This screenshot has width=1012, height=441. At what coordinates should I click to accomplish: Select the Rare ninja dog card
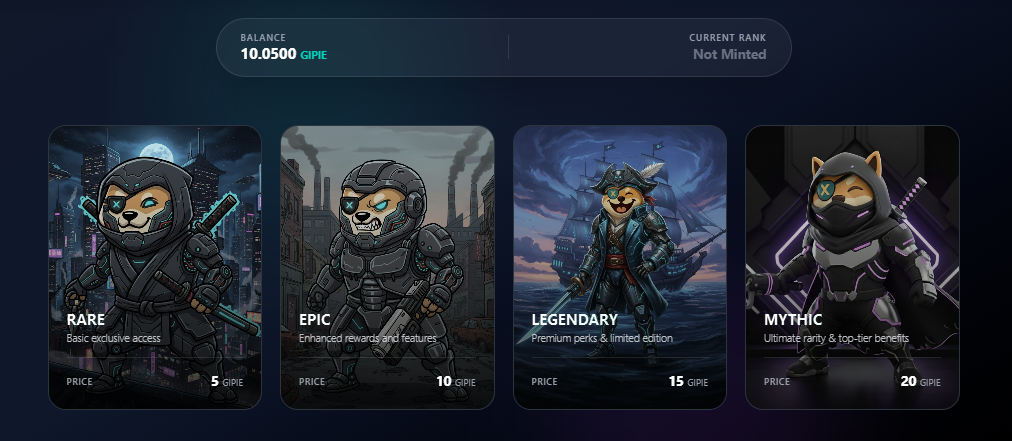coord(155,267)
